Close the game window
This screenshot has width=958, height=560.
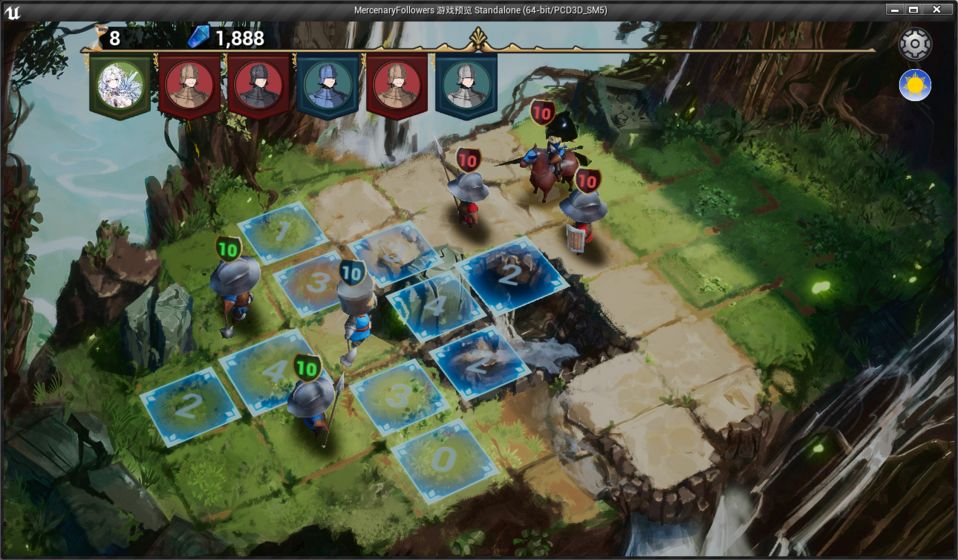point(938,9)
